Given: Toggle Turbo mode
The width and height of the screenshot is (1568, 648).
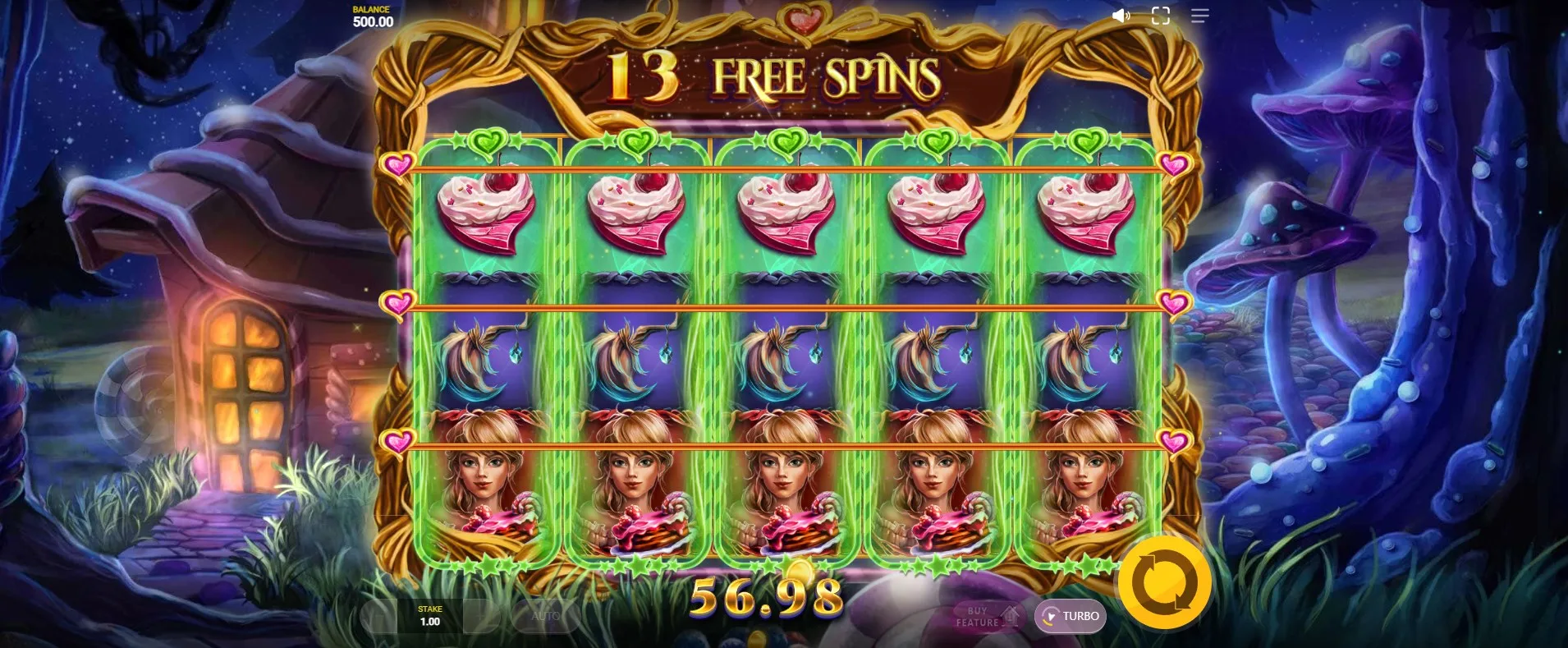Looking at the screenshot, I should 1071,616.
